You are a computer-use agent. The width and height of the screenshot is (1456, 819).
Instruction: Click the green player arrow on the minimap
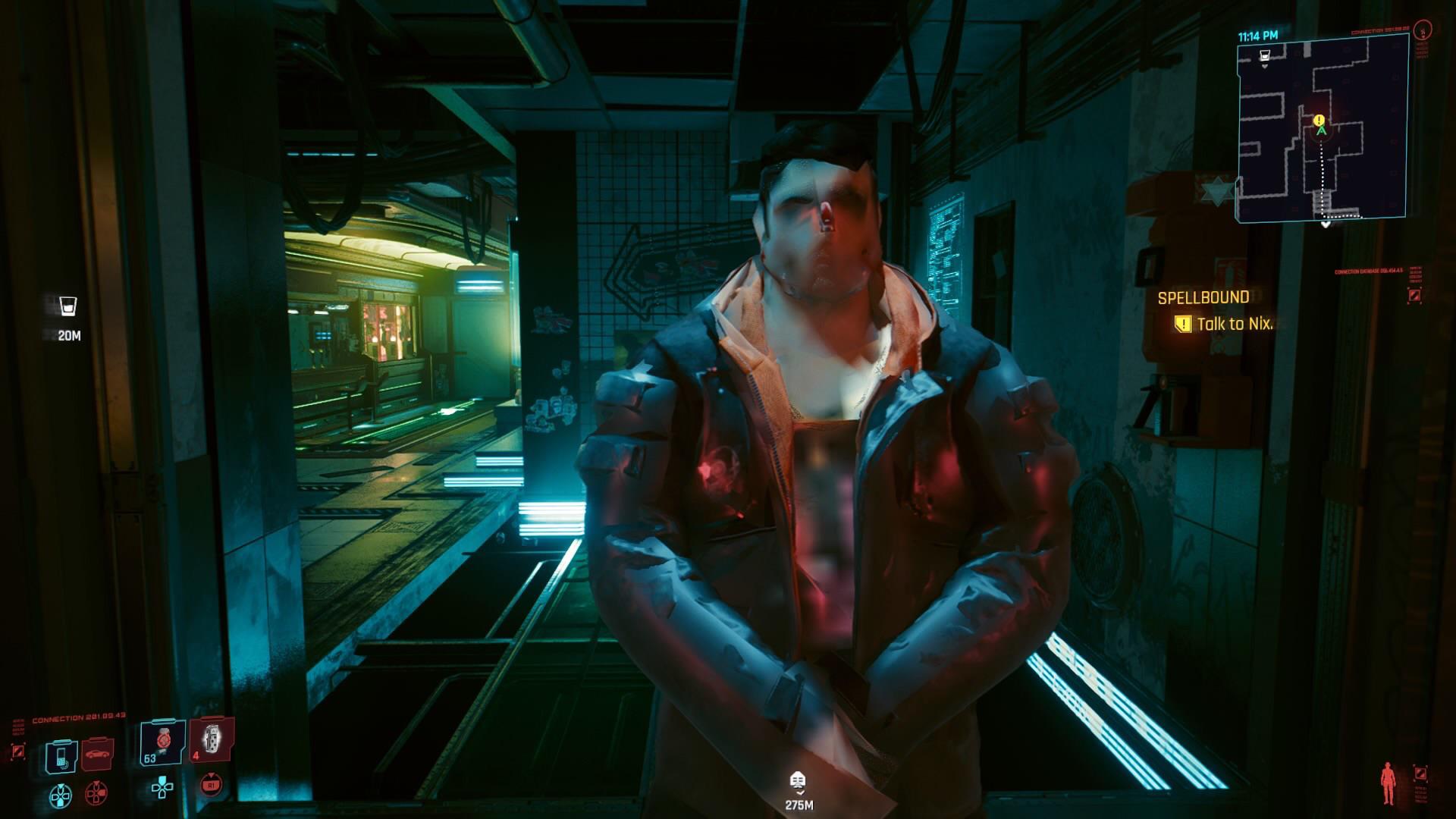1321,131
